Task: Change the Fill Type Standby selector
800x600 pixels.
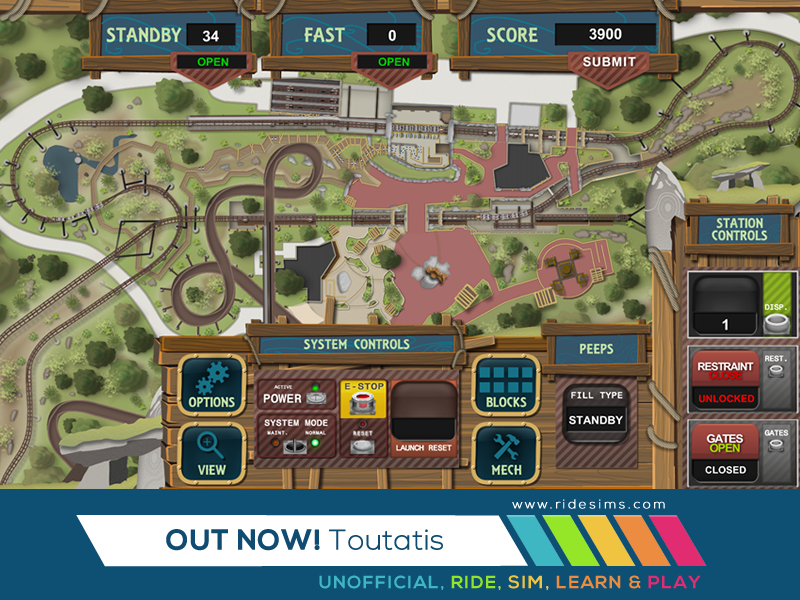Action: [596, 421]
